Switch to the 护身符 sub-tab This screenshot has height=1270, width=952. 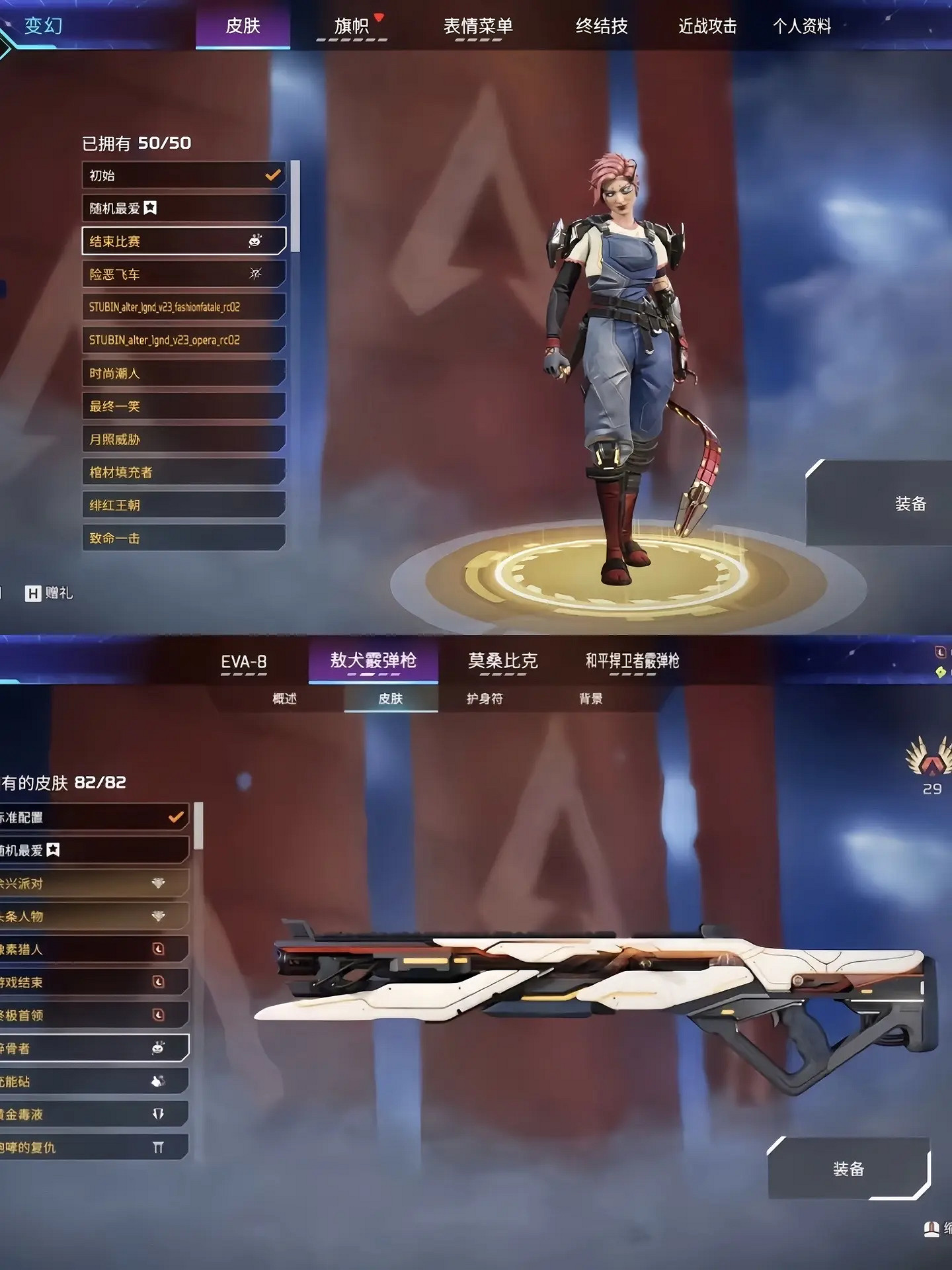click(487, 699)
